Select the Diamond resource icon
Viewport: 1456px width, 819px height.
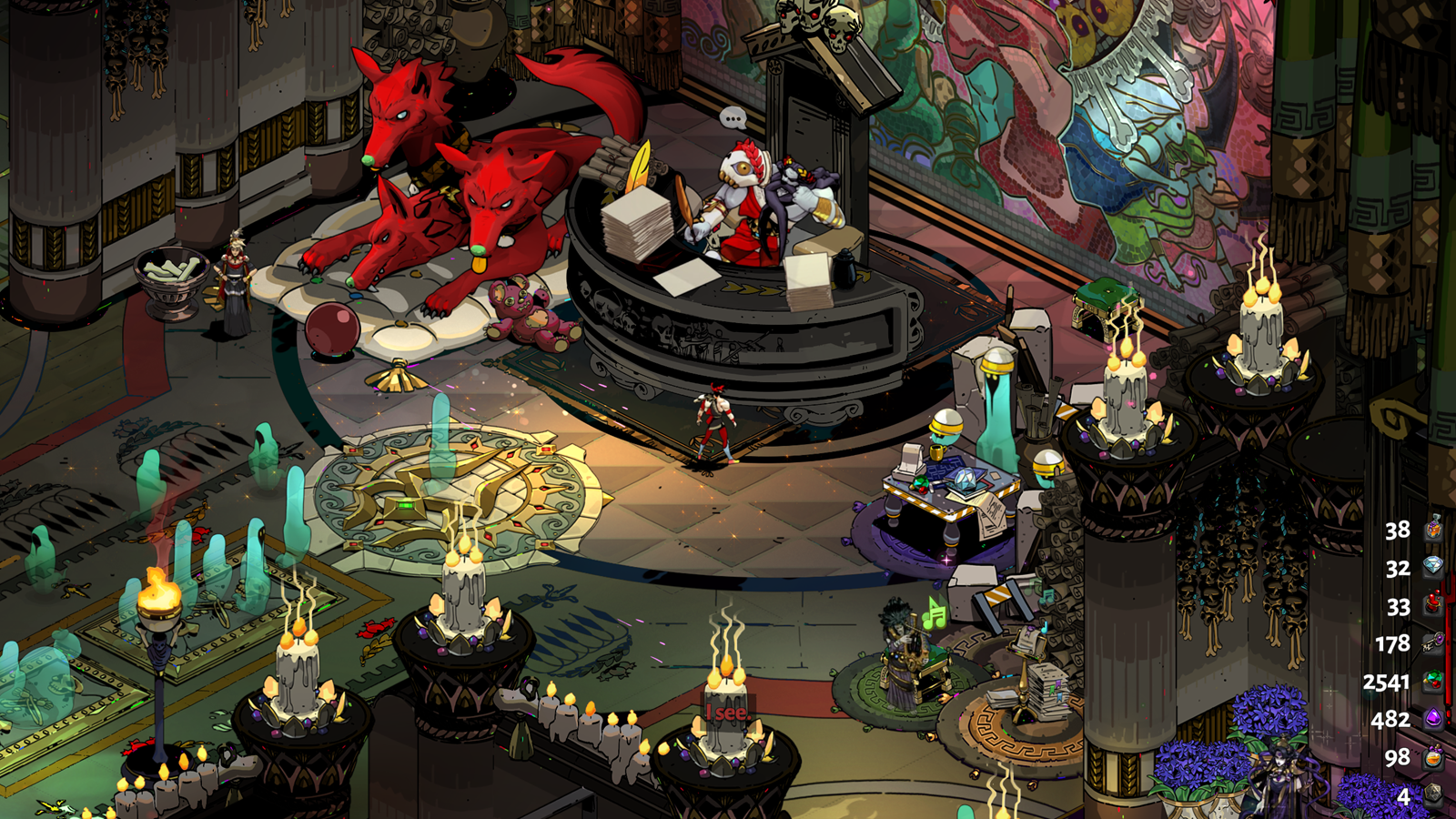pos(1433,567)
